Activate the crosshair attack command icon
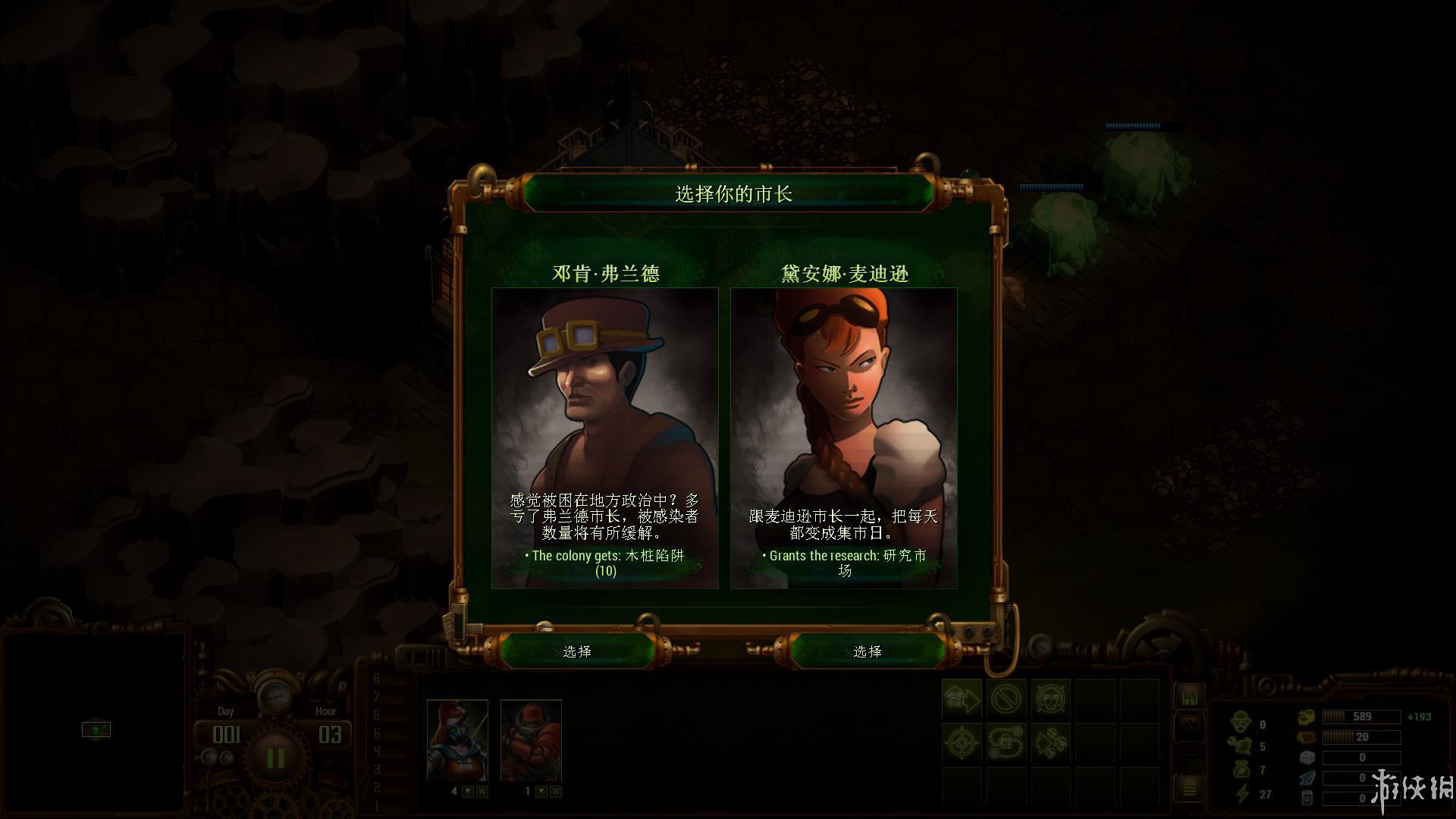 tap(962, 742)
